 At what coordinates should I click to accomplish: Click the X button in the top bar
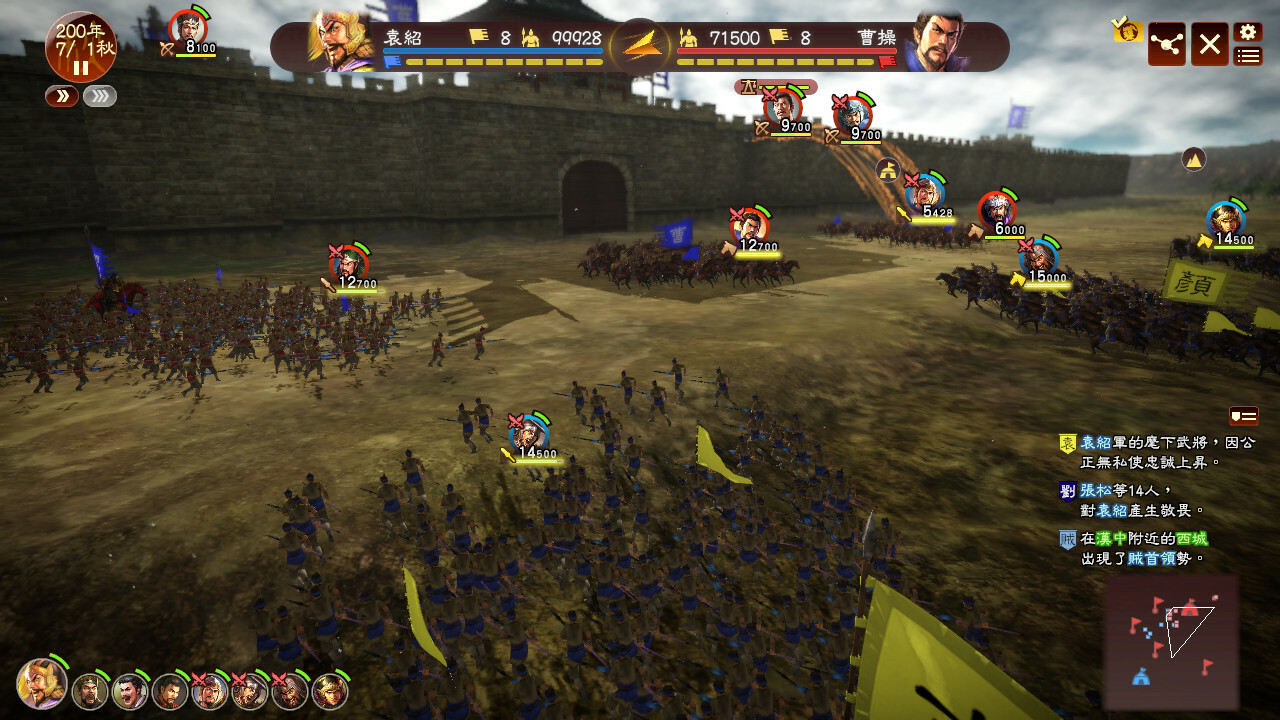1209,44
